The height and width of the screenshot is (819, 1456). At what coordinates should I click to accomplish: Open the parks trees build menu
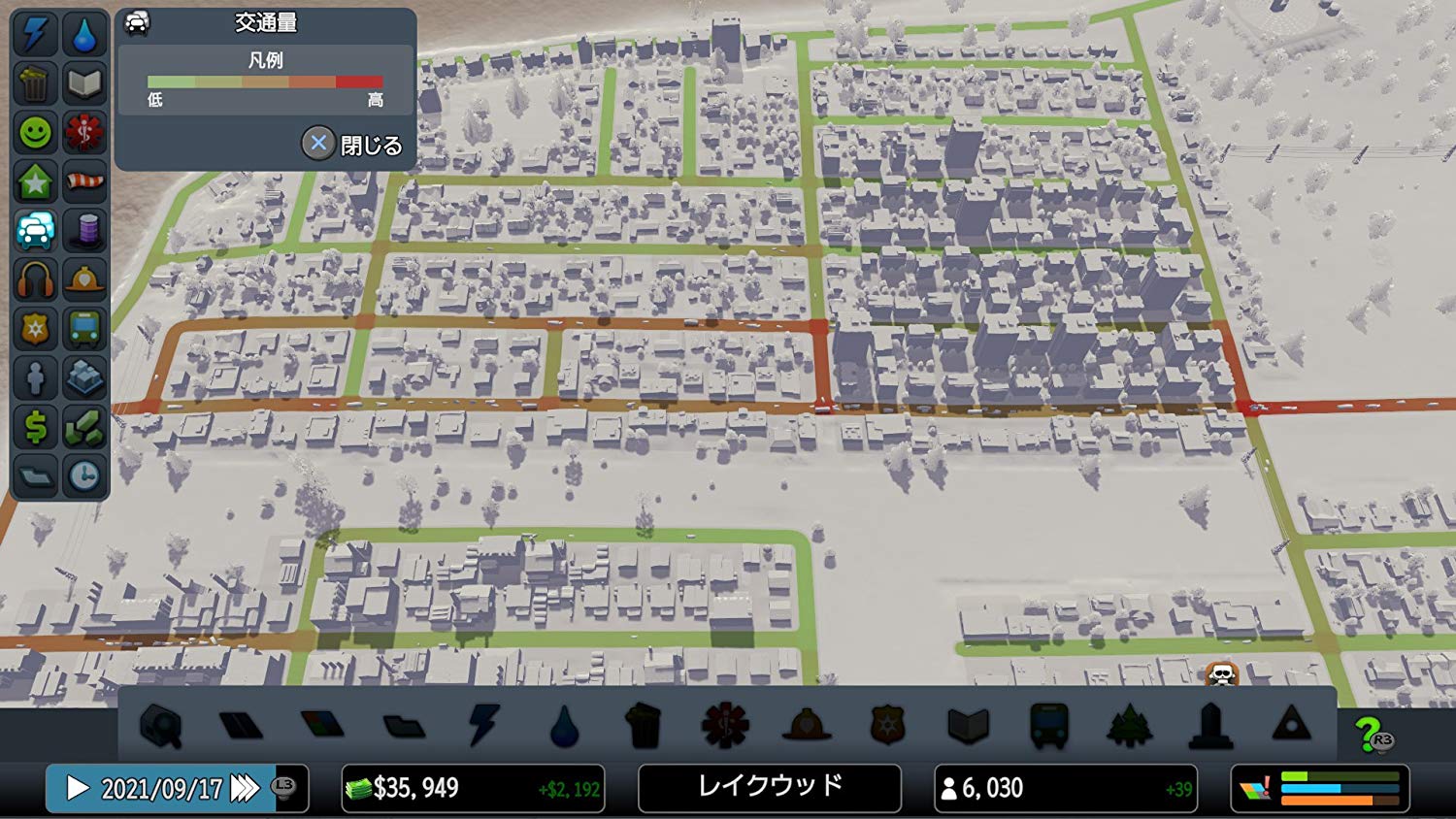pyautogui.click(x=1129, y=726)
